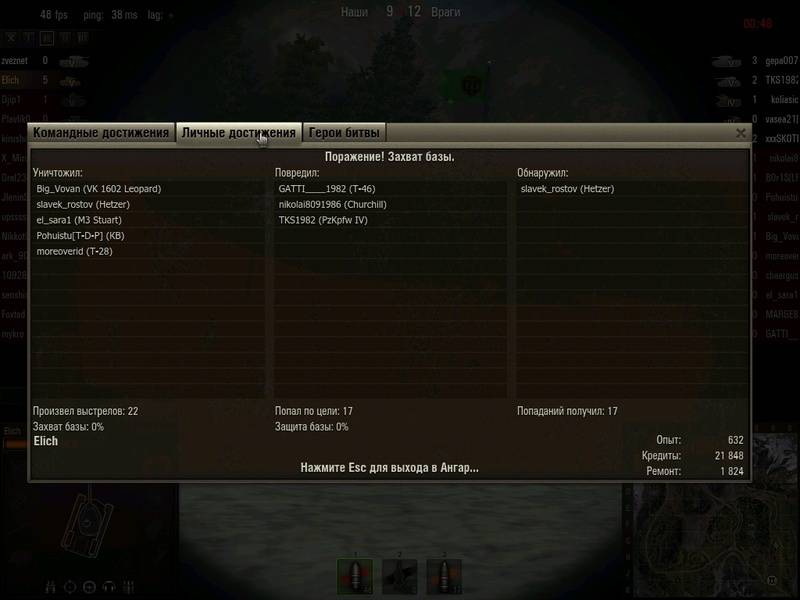Screen dimensions: 800x600
Task: Select slavek_rostov (Hetzer) in the Обнаружил list
Action: [x=567, y=188]
